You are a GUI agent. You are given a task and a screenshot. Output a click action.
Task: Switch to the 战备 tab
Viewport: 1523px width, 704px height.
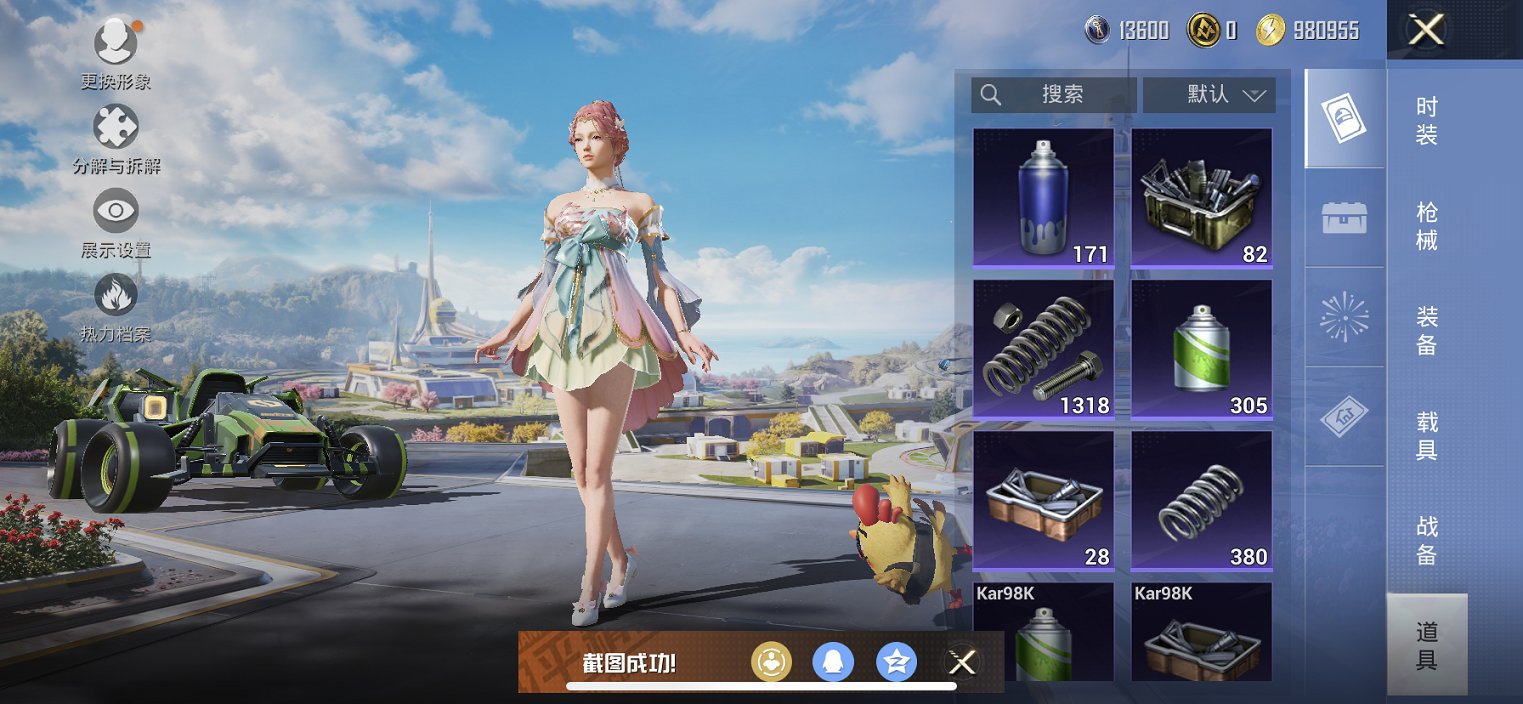coord(1427,541)
